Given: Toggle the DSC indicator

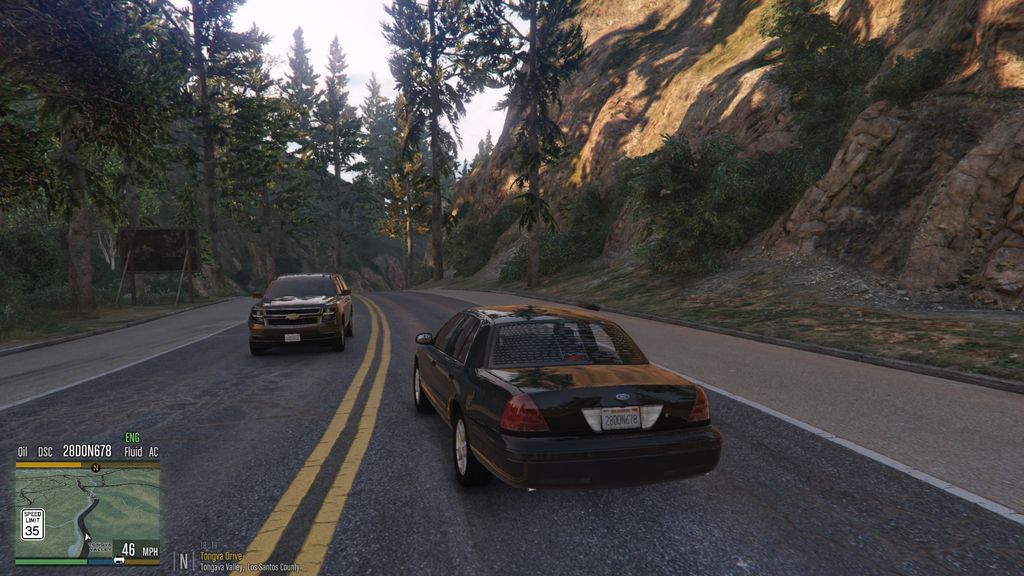Looking at the screenshot, I should pos(45,451).
